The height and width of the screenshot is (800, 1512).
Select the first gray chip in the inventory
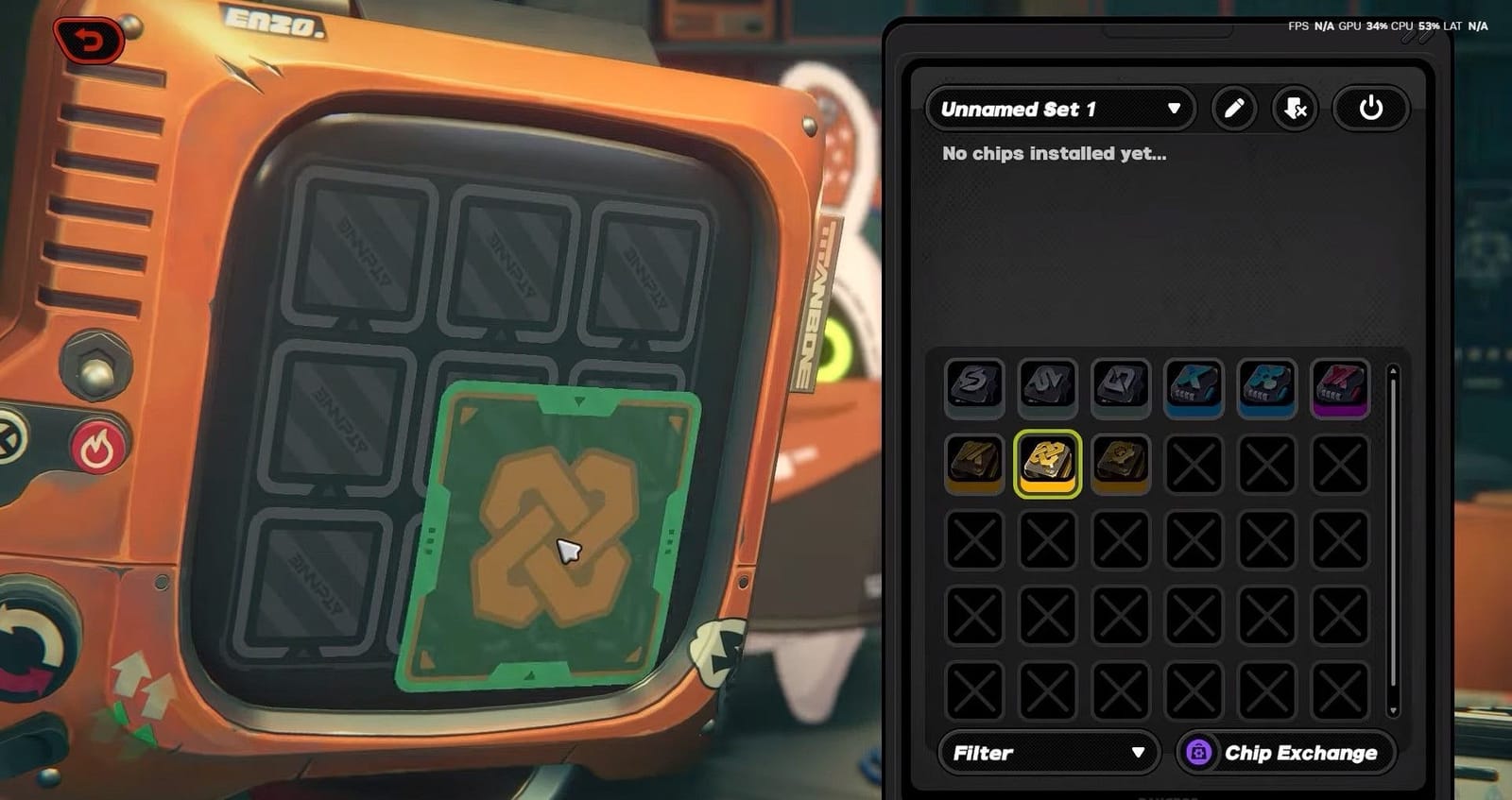974,386
